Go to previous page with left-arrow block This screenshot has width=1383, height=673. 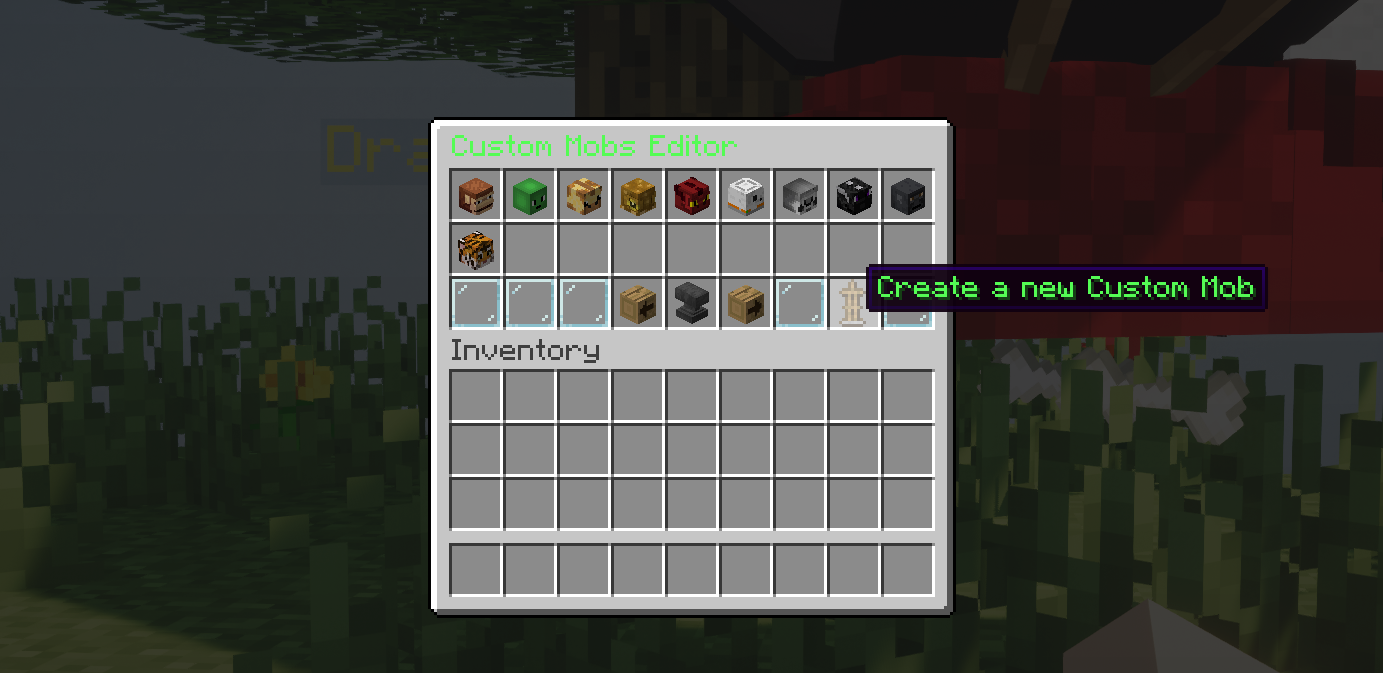tap(637, 303)
